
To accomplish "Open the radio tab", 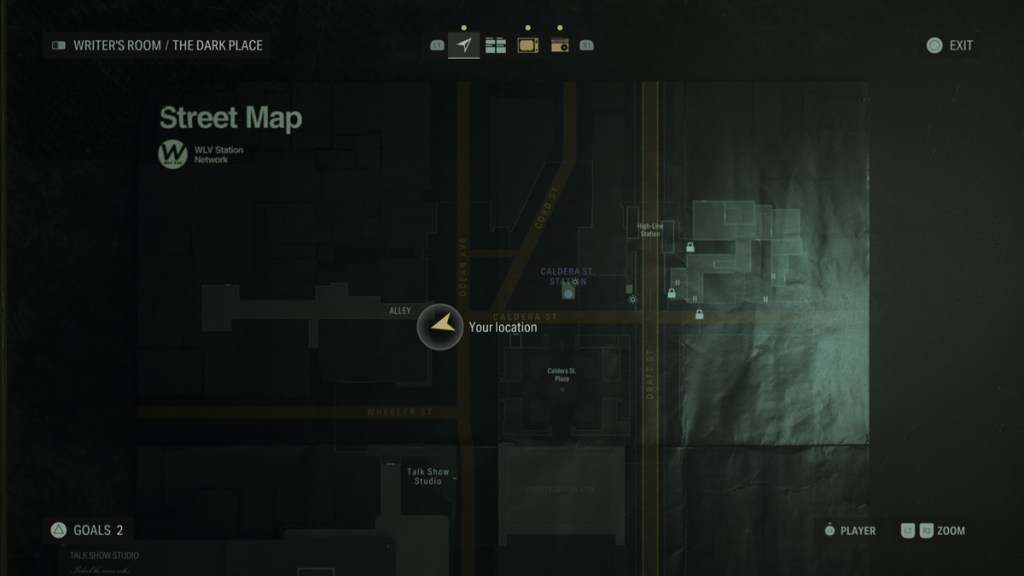I will tap(559, 45).
